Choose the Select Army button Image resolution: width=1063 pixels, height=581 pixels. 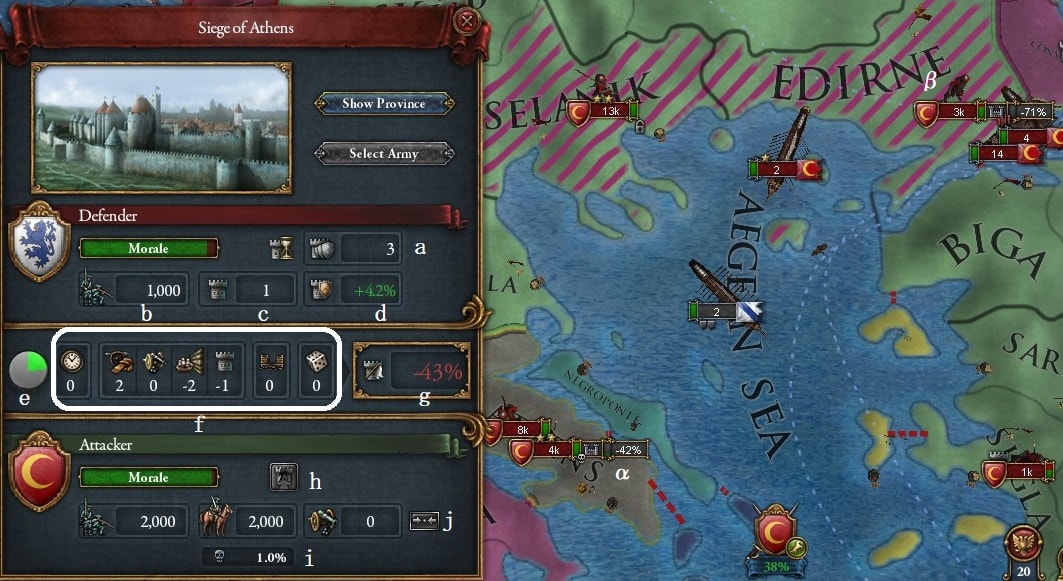[x=385, y=154]
